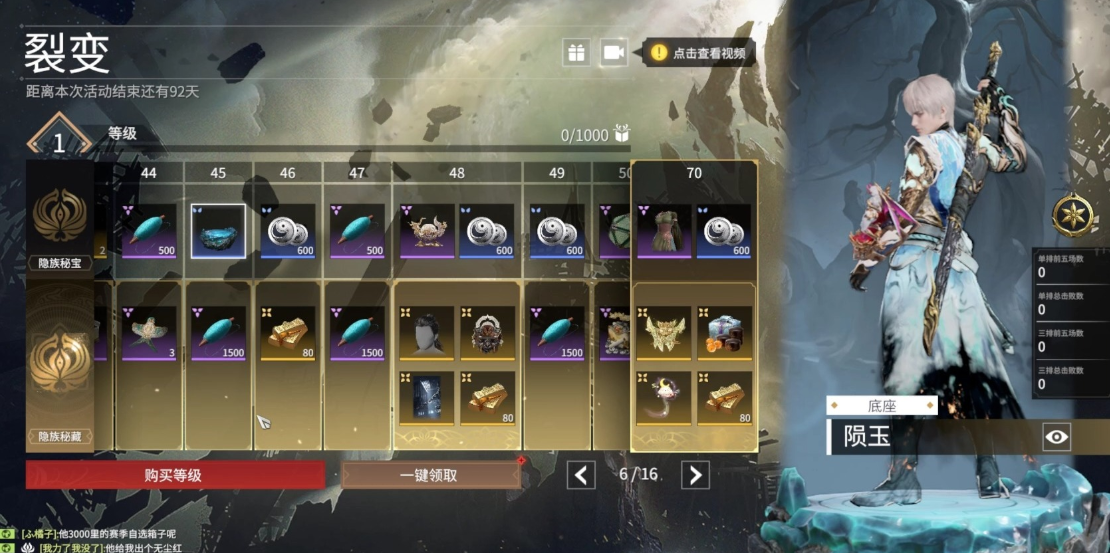Go to the previous reward page
The height and width of the screenshot is (553, 1110).
(581, 474)
